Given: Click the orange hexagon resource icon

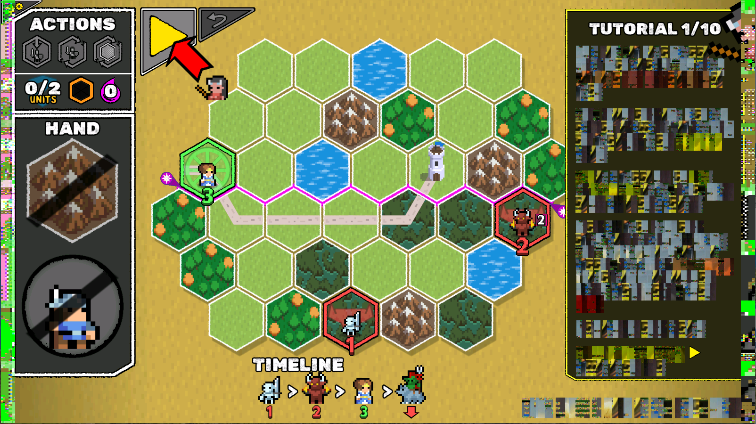Looking at the screenshot, I should coord(81,90).
